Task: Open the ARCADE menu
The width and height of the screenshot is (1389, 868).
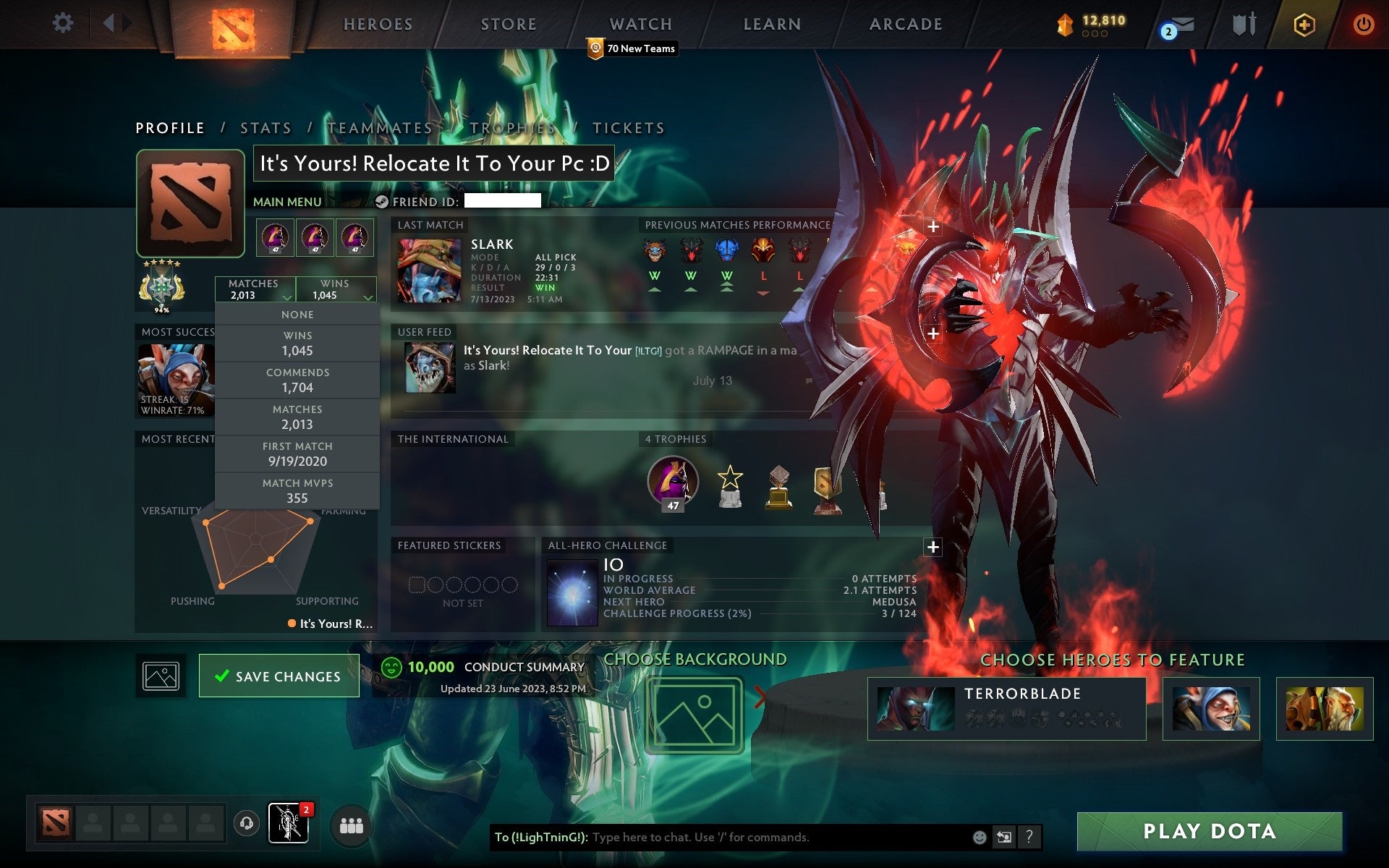Action: tap(905, 23)
